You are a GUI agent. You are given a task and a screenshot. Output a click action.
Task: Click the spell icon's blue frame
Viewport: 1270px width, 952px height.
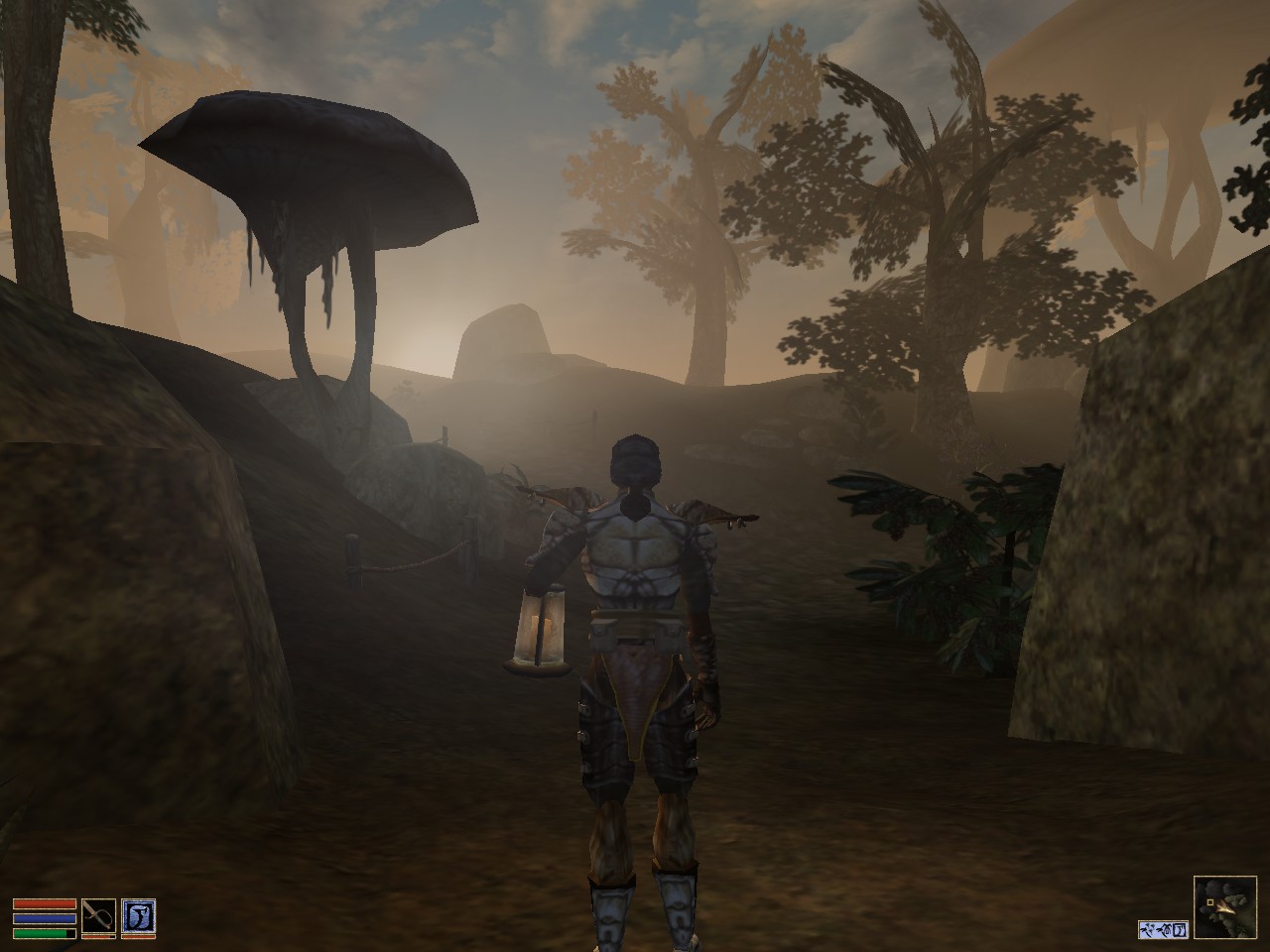139,900
